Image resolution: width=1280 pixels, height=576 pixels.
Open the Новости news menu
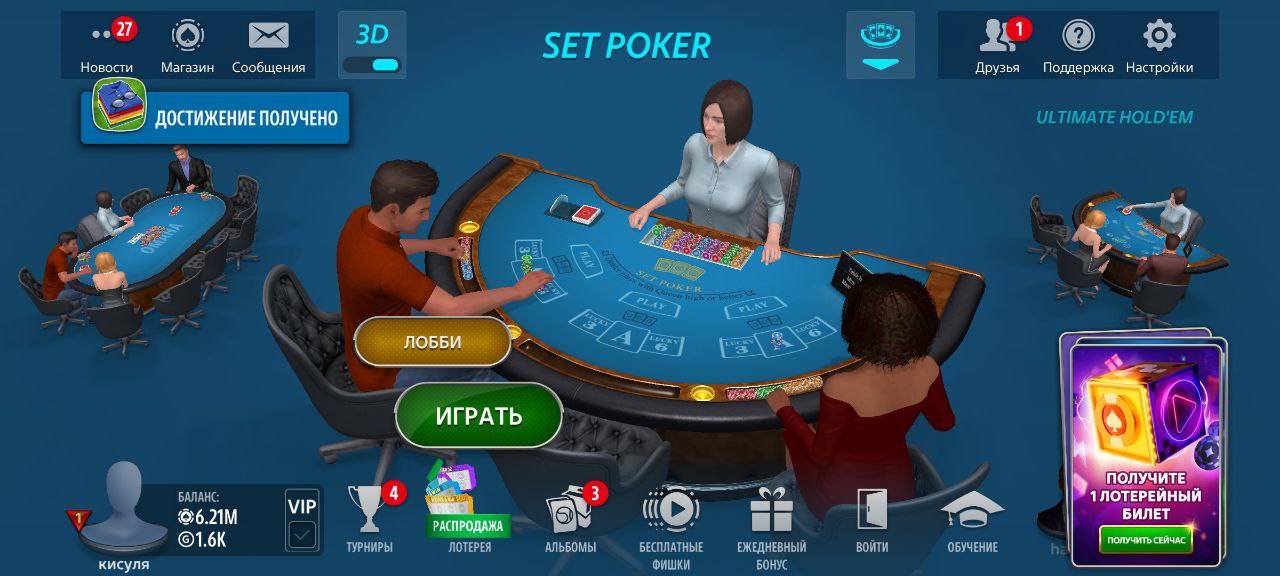point(107,45)
